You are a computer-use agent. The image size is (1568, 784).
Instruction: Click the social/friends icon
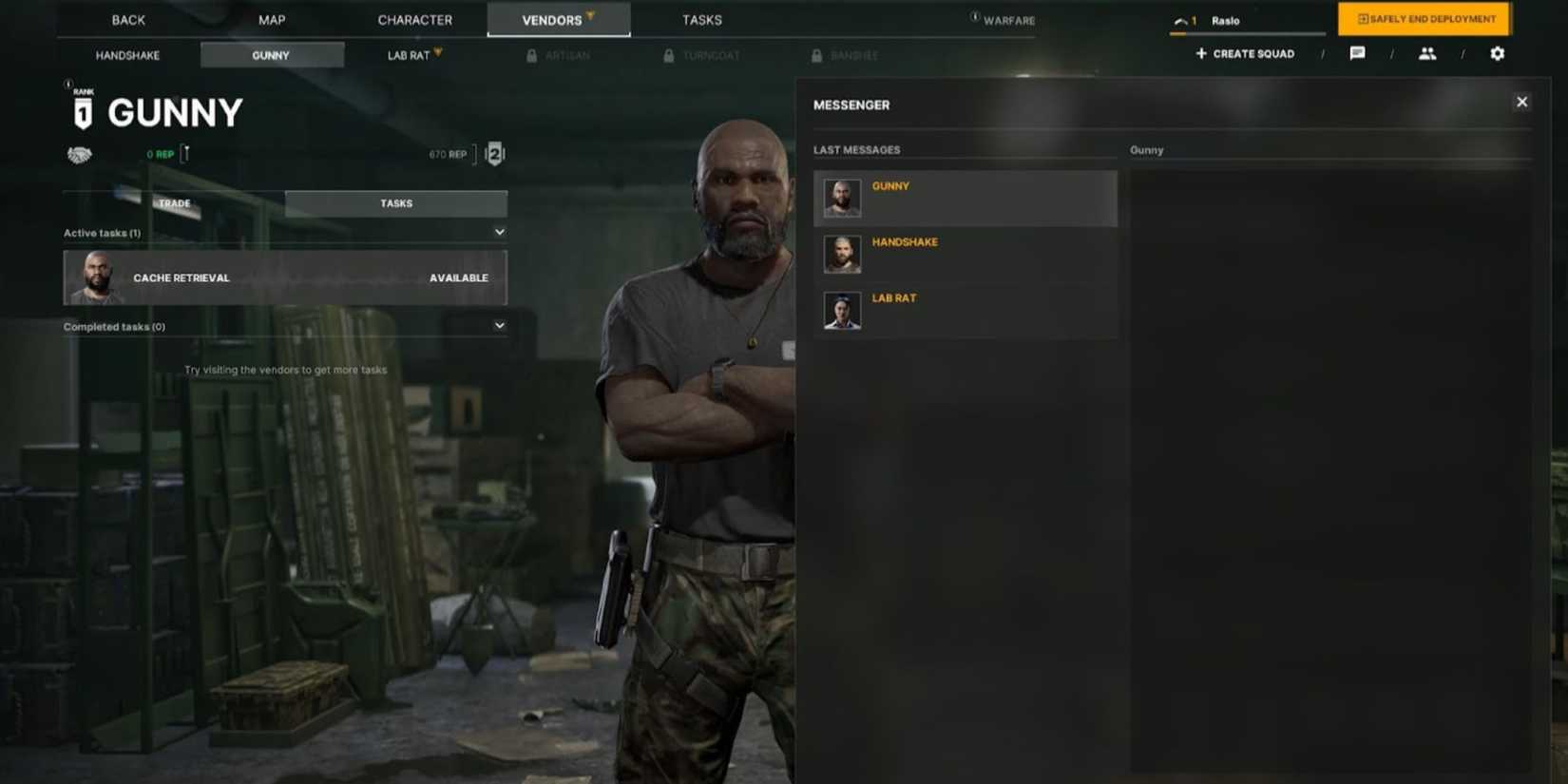[1427, 54]
